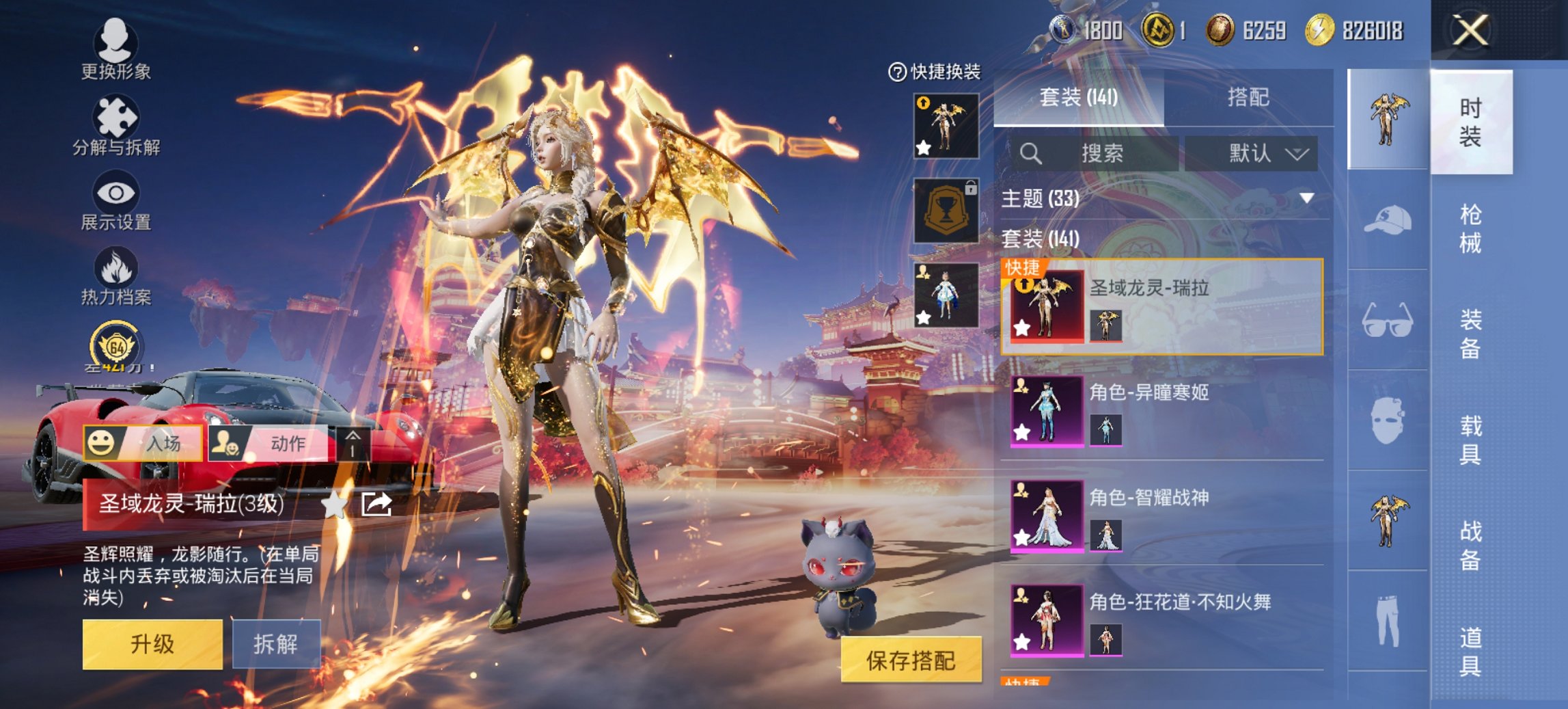1568x709 pixels.
Task: Open 热力档案 heat profile
Action: [x=115, y=276]
